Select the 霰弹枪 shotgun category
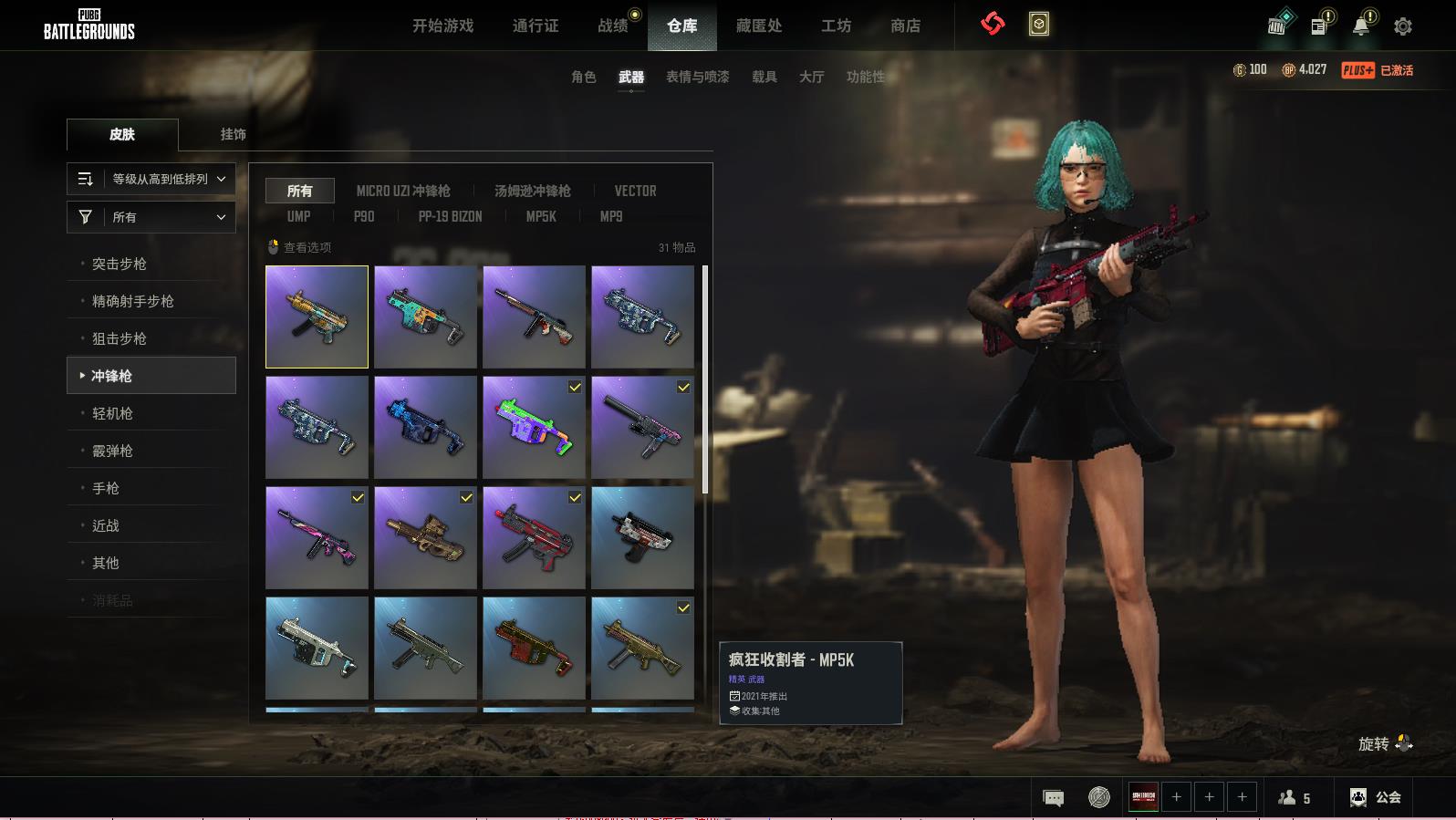Screen dimensions: 1456x820 click(112, 451)
